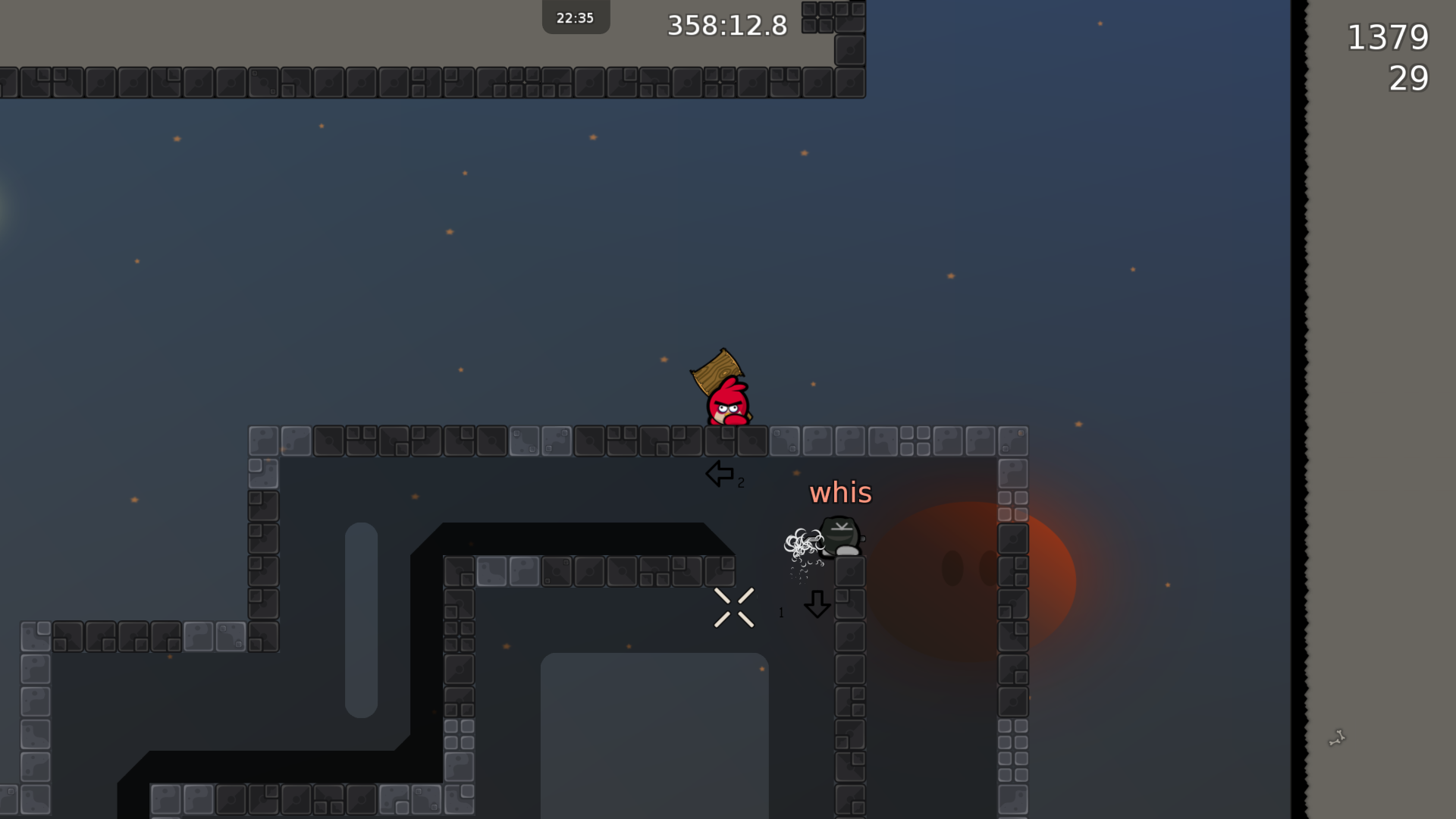Screen dimensions: 1456x819
Task: Click the ninja character below the name label
Action: (x=840, y=535)
